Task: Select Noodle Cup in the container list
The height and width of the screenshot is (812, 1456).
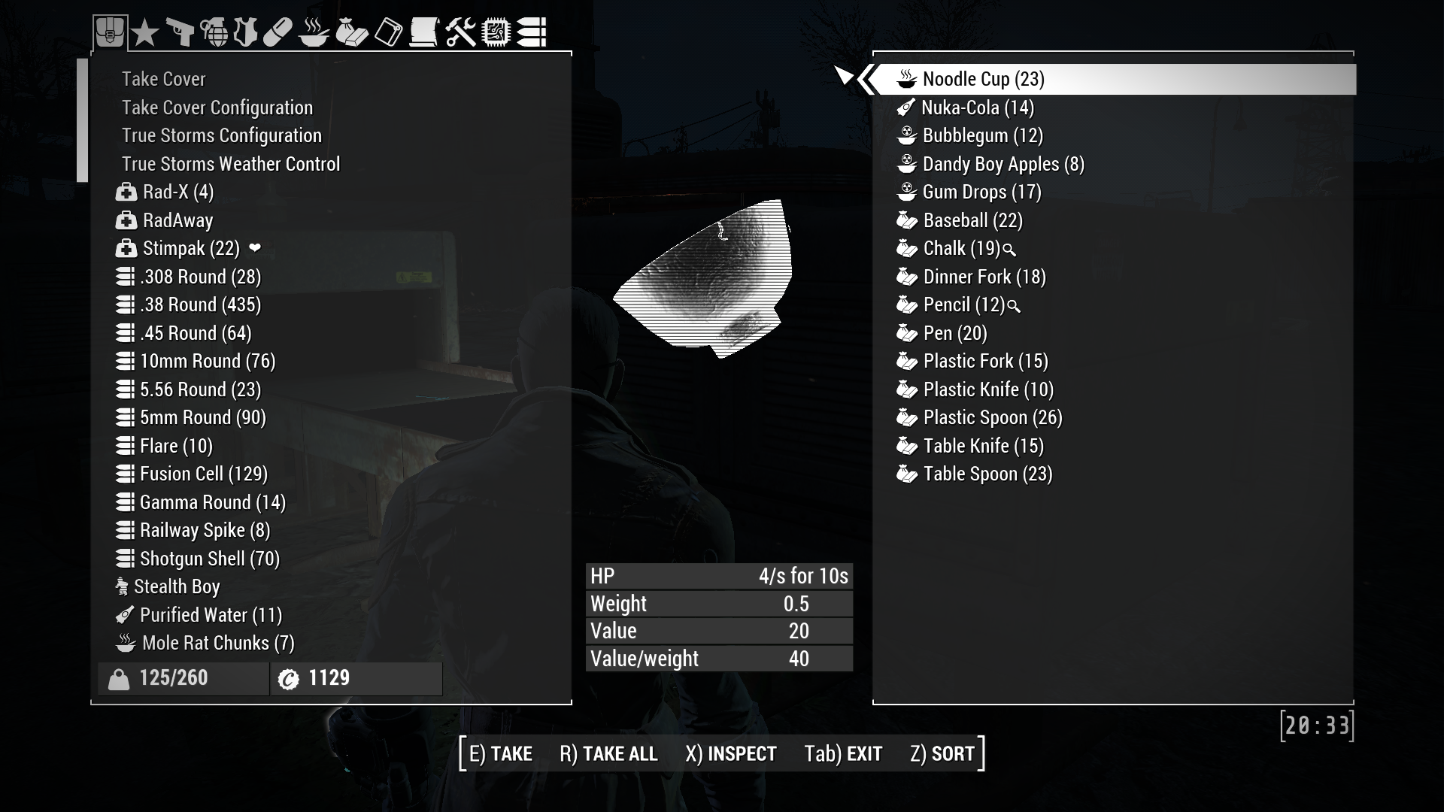Action: [x=983, y=79]
